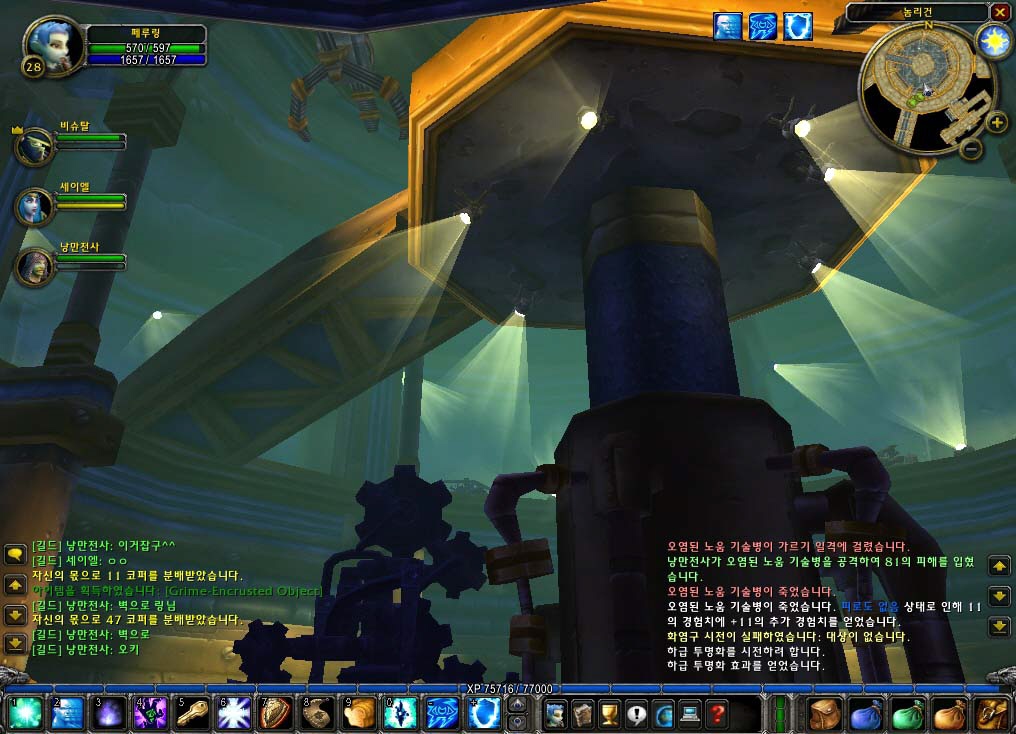Open the main menu computer icon
The image size is (1016, 734).
click(x=690, y=714)
